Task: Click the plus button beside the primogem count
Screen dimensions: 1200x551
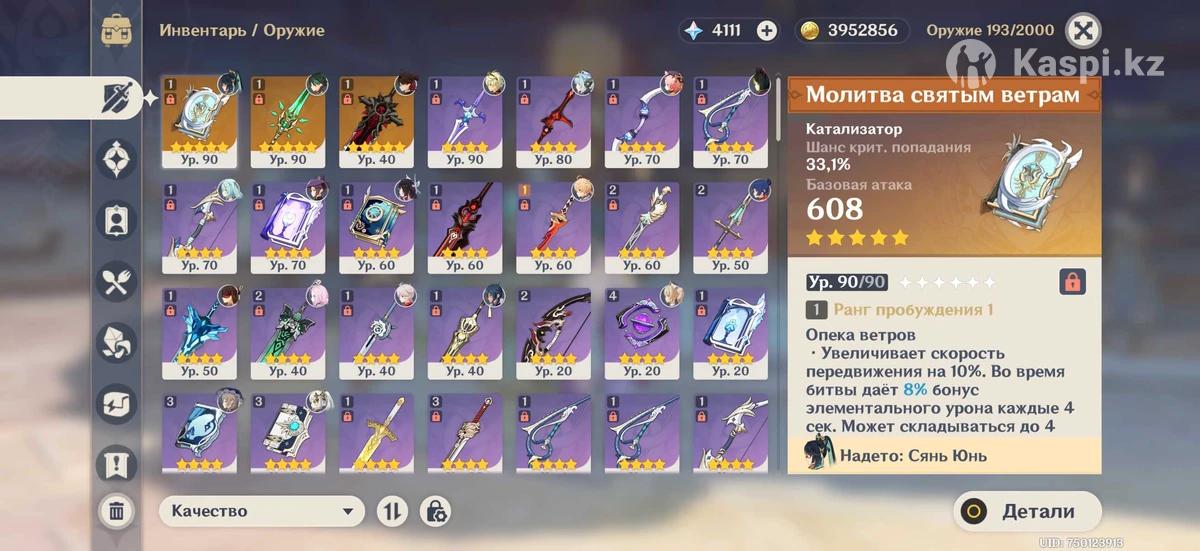Action: click(766, 30)
